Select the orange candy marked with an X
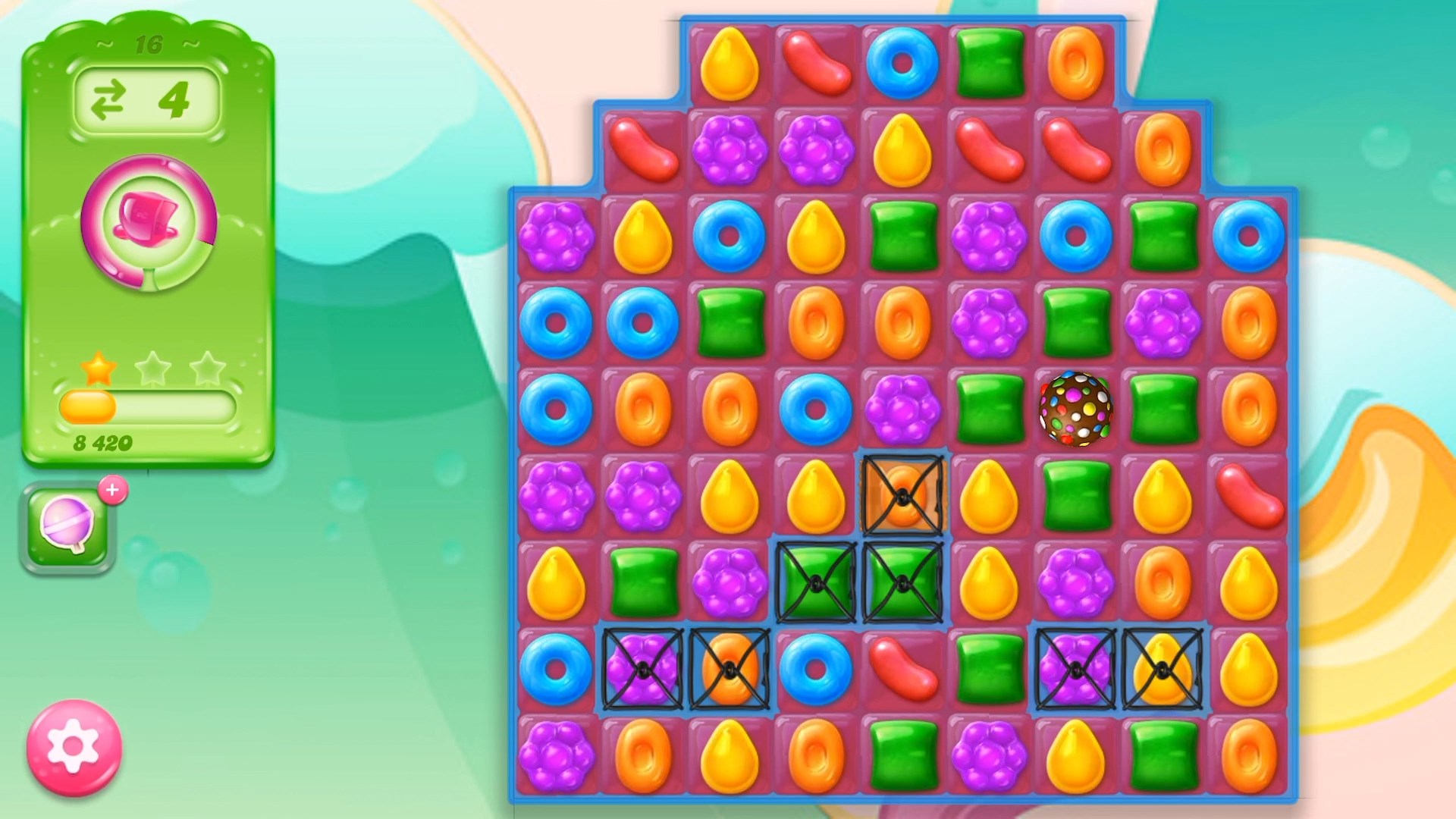Screen dimensions: 1456x819 (x=902, y=497)
